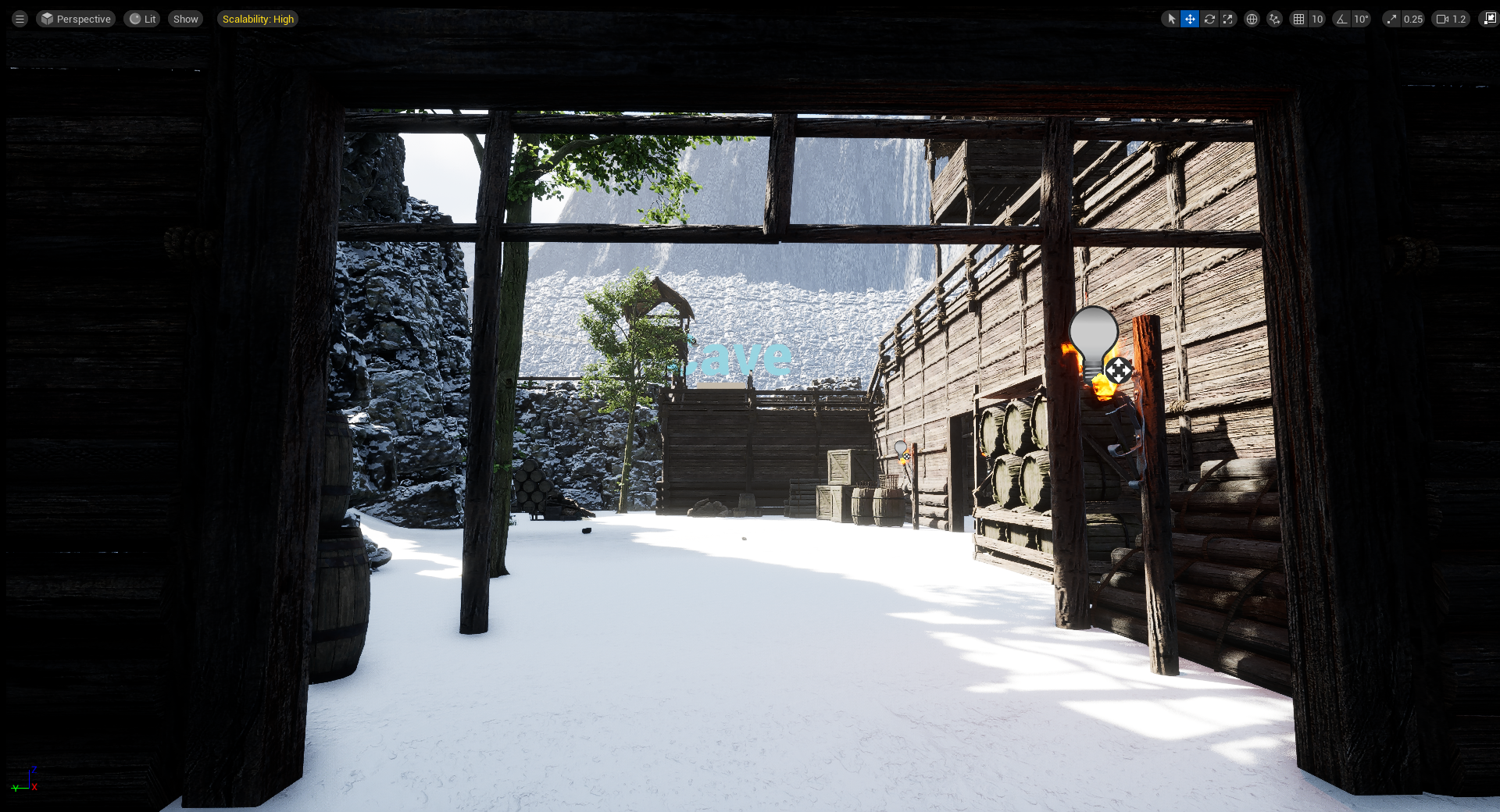The image size is (1500, 812).
Task: Choose the translate move tool
Action: pyautogui.click(x=1190, y=19)
